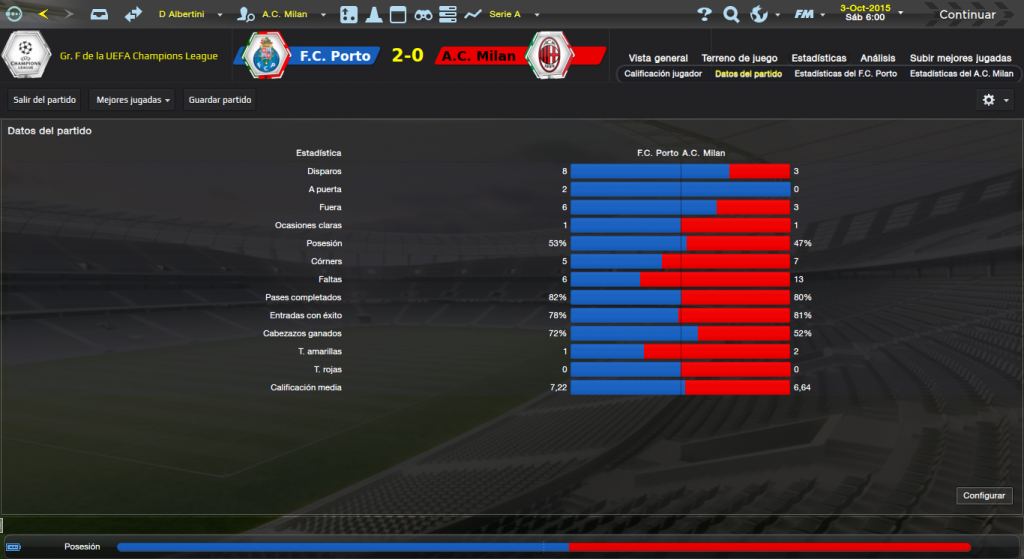Open the gear settings dropdown
The image size is (1024, 559).
point(995,100)
